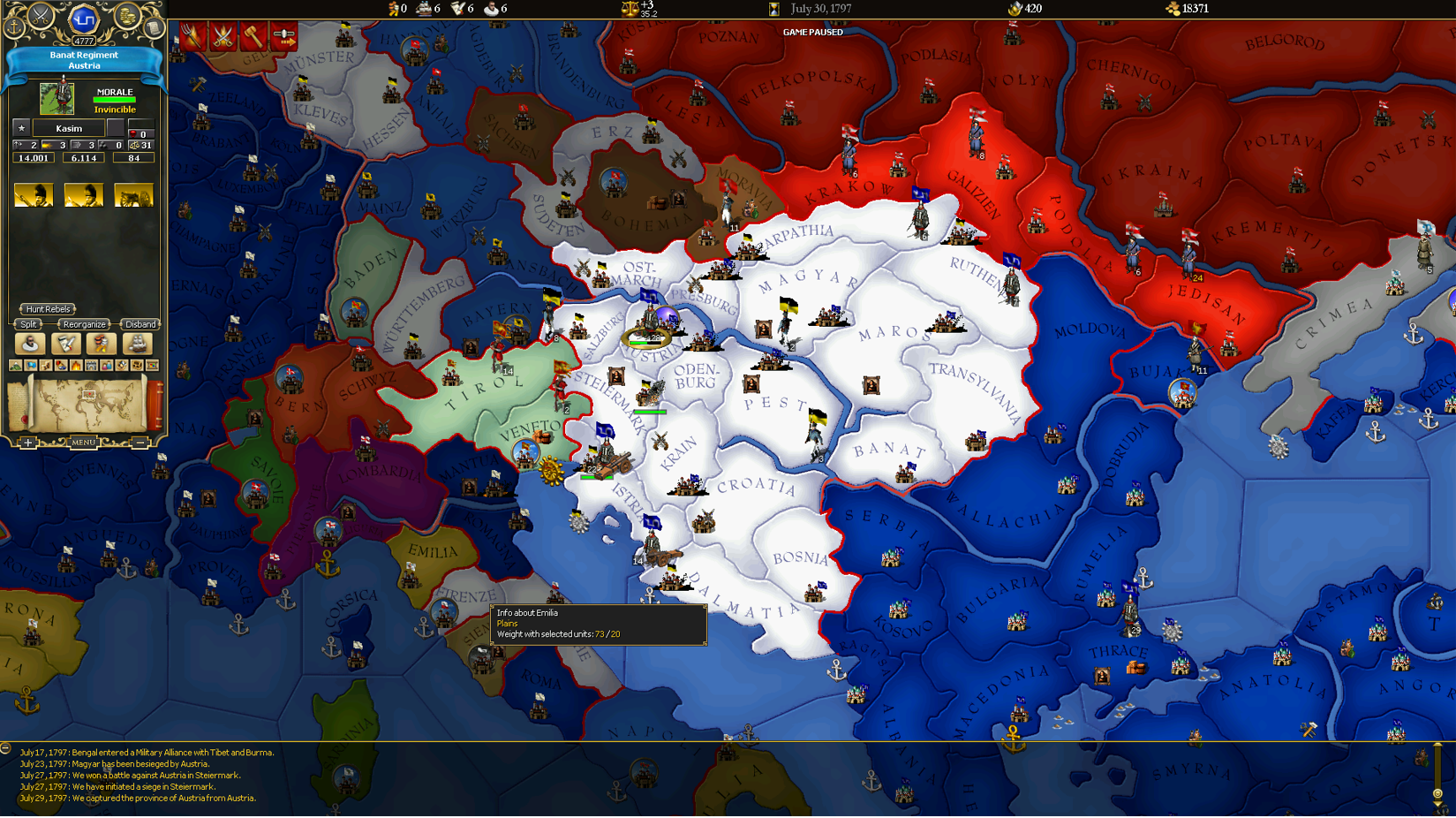
Task: Click Disband to dismiss the regiment
Action: tap(140, 324)
